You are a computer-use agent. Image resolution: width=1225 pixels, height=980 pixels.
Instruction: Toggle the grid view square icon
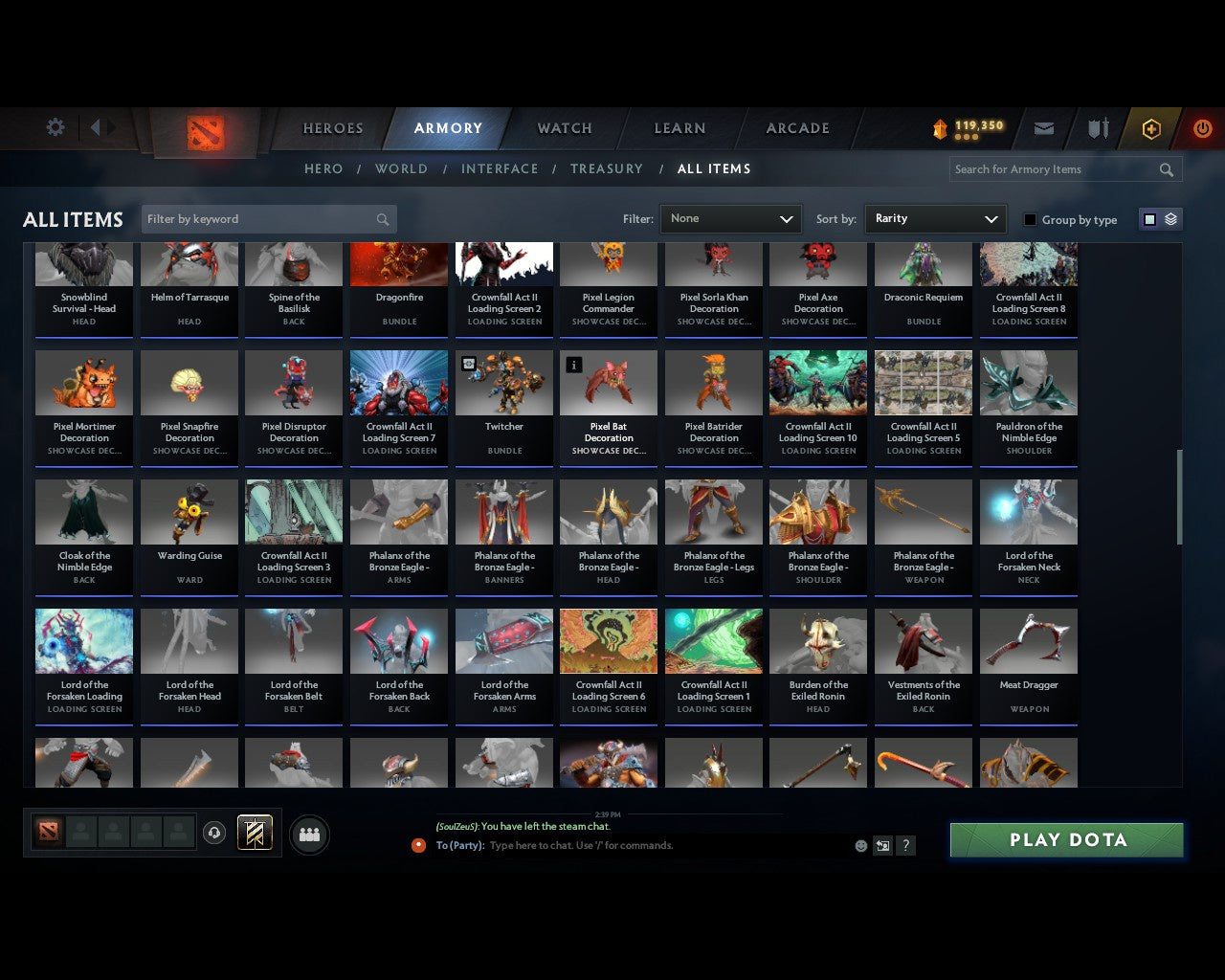click(1148, 218)
